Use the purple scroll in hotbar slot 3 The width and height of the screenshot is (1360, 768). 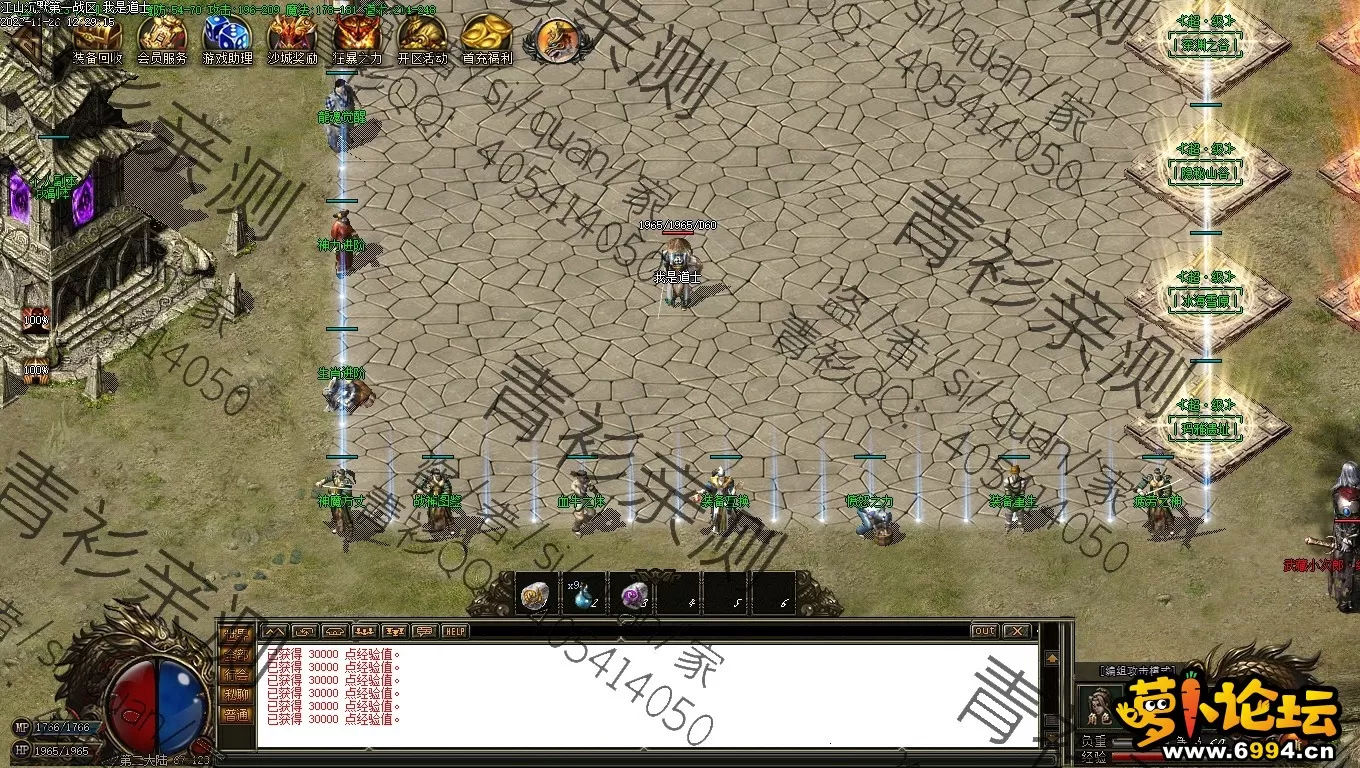click(633, 595)
